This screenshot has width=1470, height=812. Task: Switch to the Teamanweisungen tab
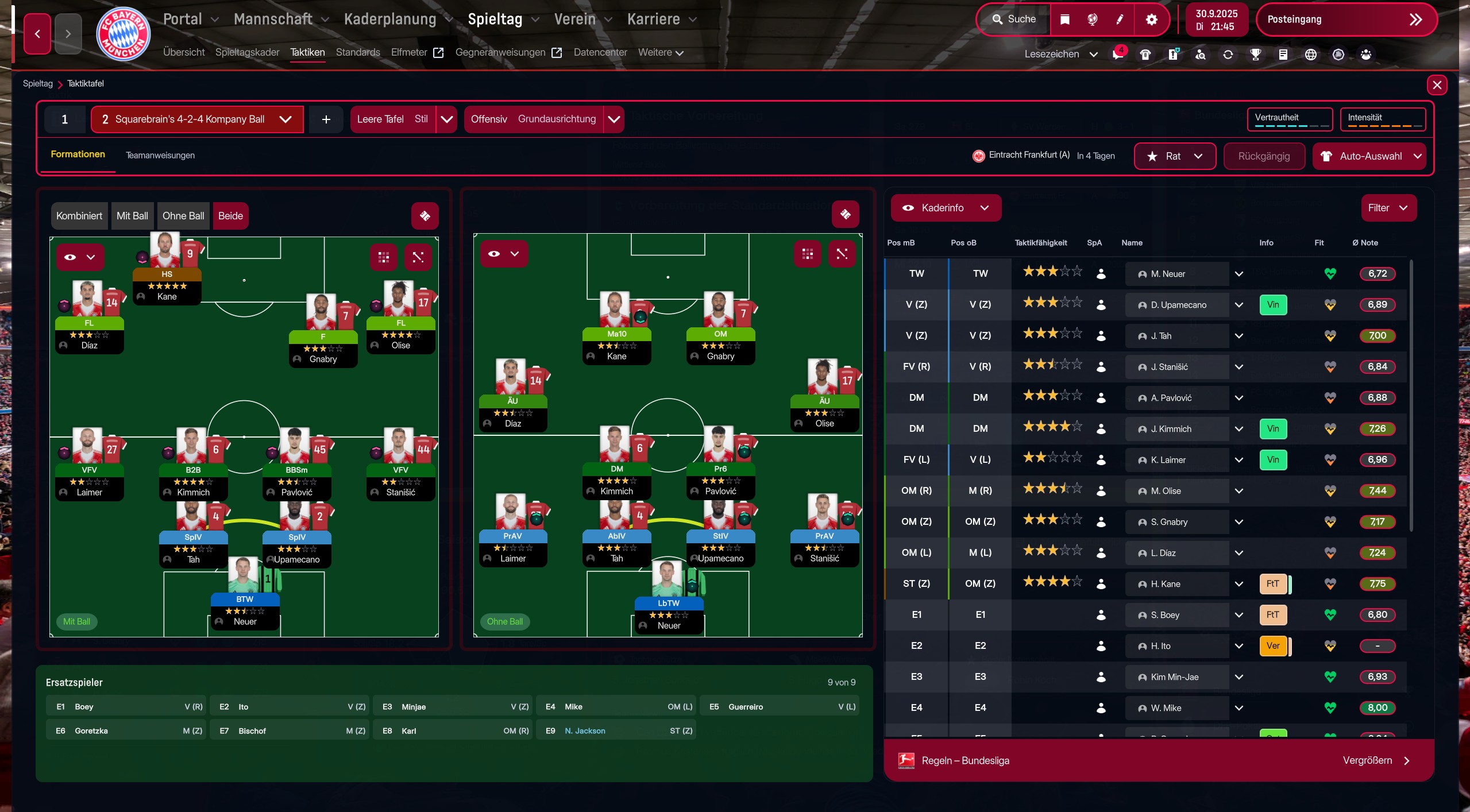pyautogui.click(x=160, y=155)
